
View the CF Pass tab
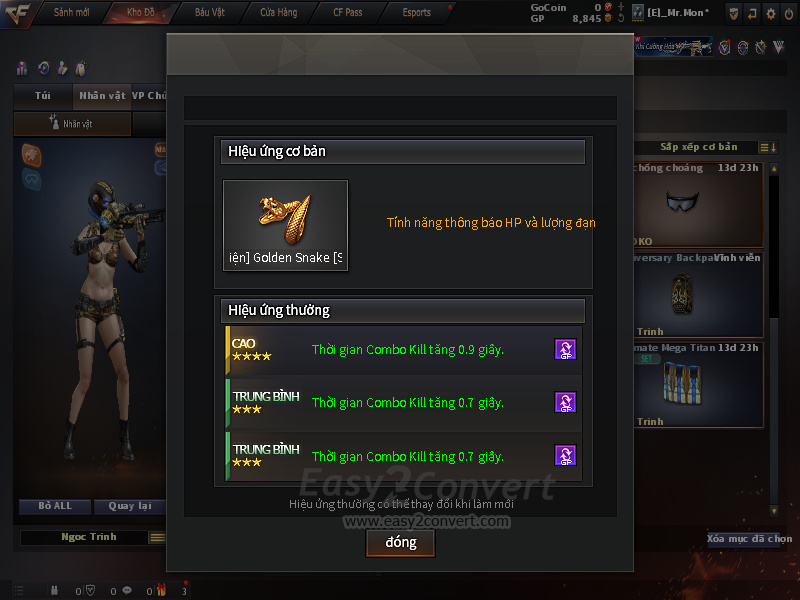(x=347, y=12)
